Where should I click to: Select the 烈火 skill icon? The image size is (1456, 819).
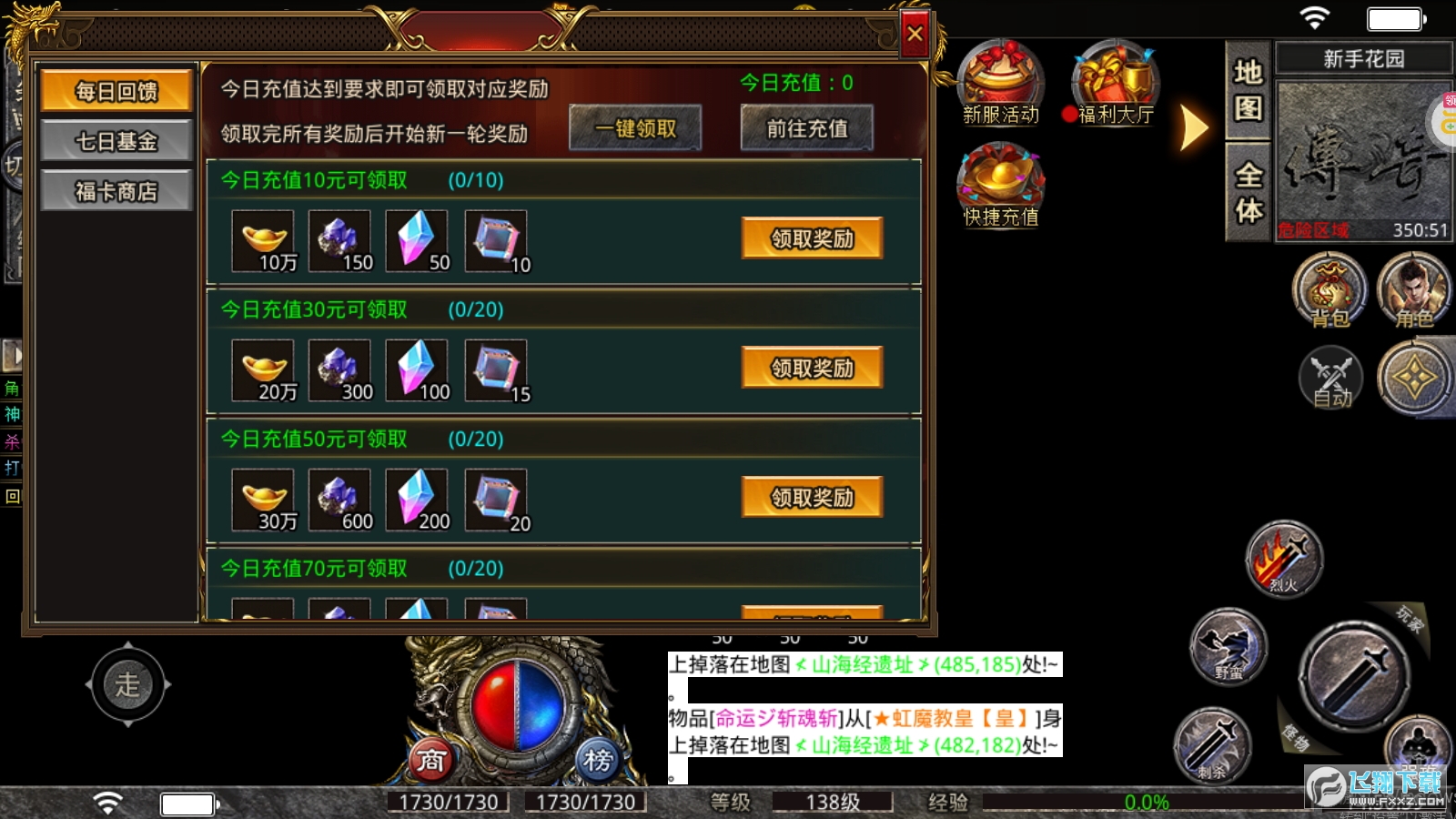tap(1283, 560)
